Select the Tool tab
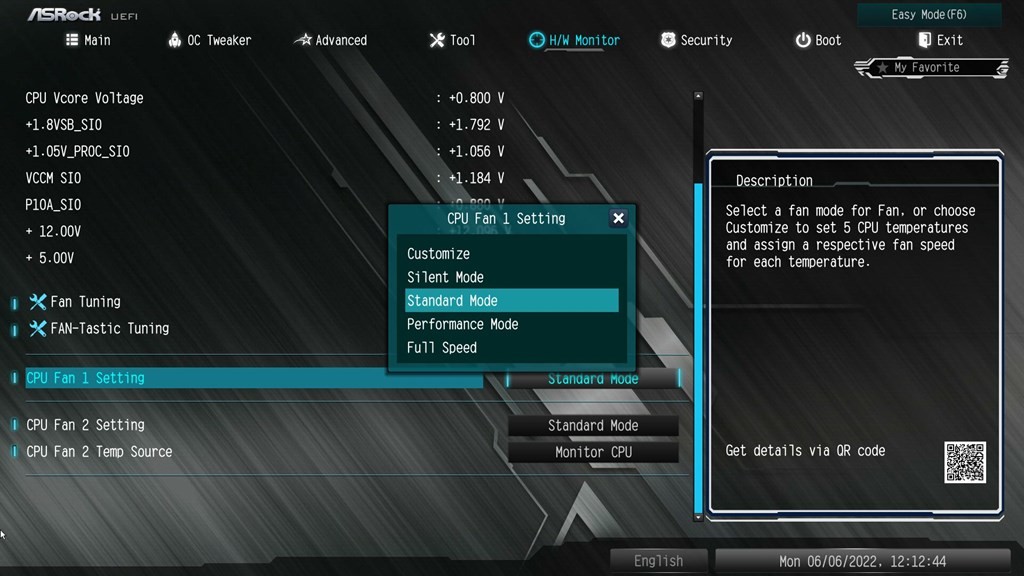This screenshot has width=1024, height=576. (x=452, y=40)
